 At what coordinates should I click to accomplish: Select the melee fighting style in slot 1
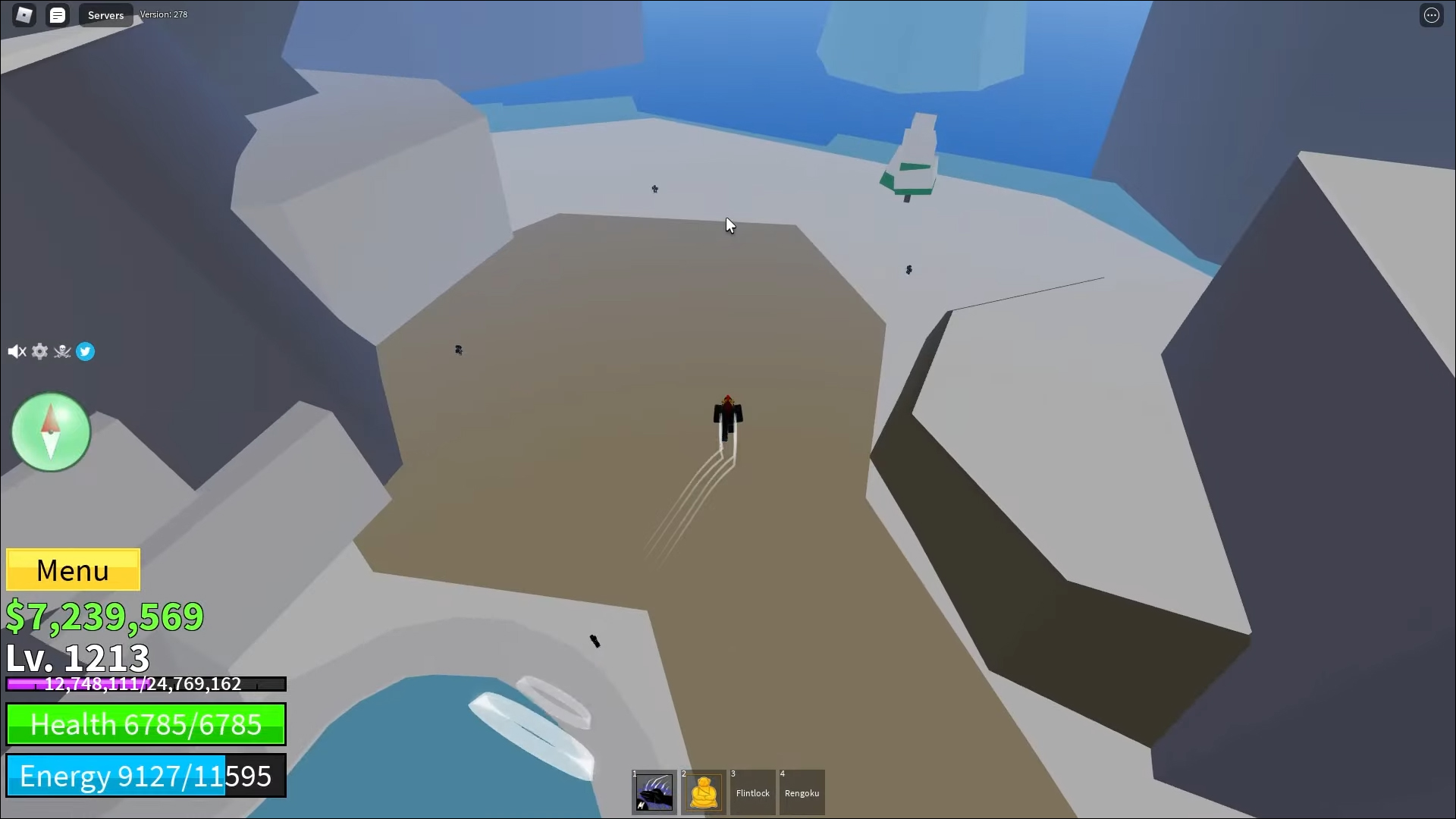coord(653,791)
